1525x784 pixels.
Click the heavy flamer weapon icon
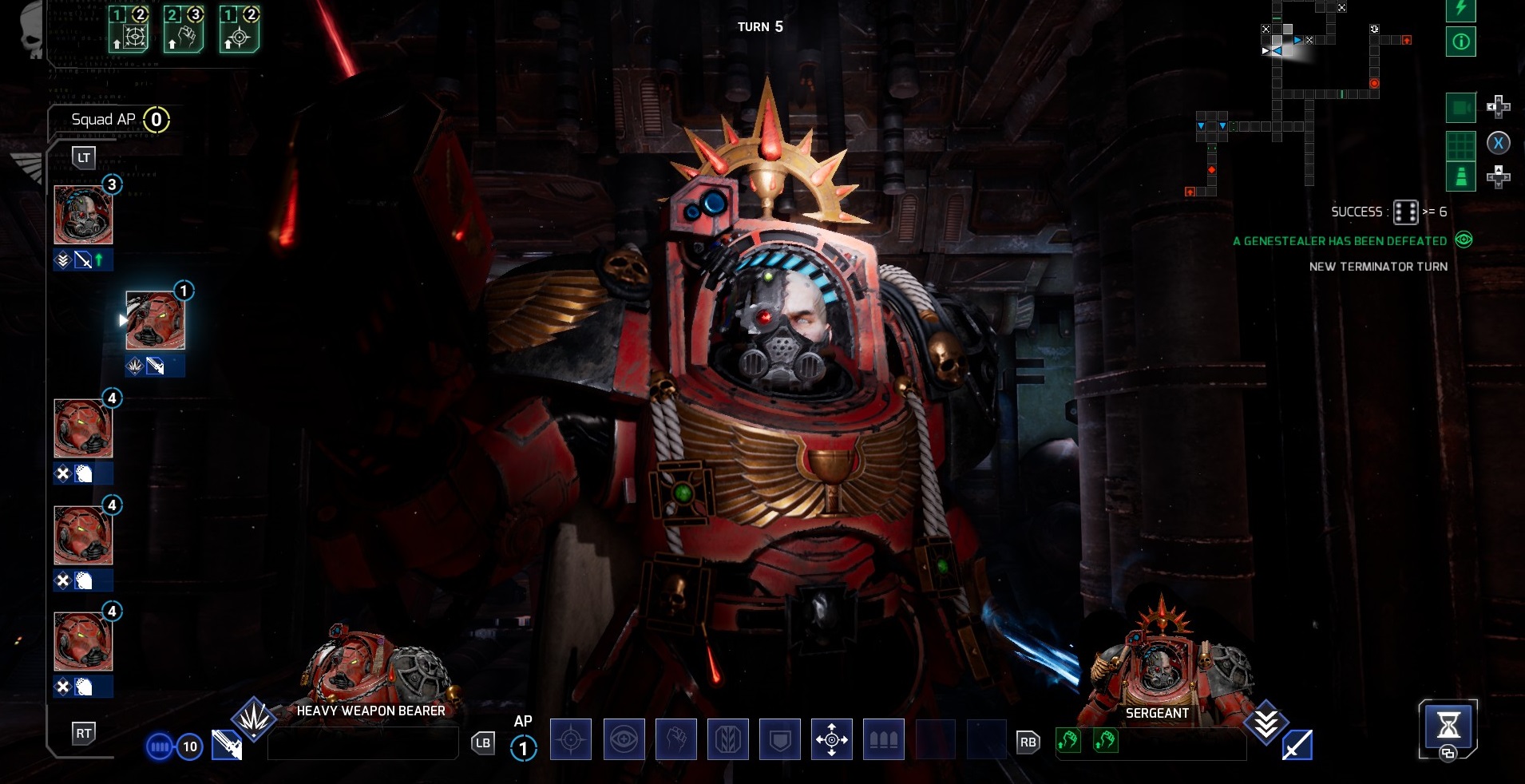227,745
